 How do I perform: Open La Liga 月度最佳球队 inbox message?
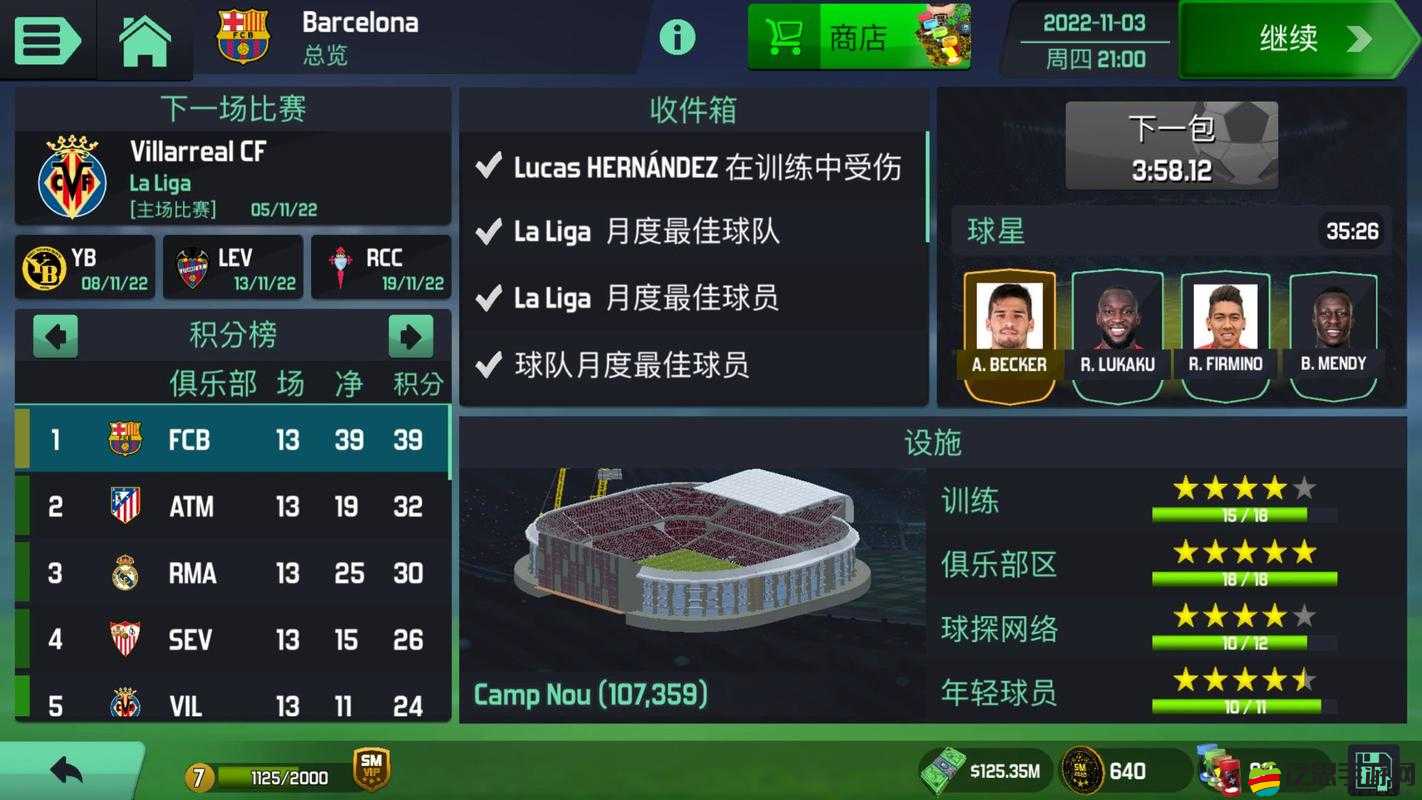(x=692, y=232)
